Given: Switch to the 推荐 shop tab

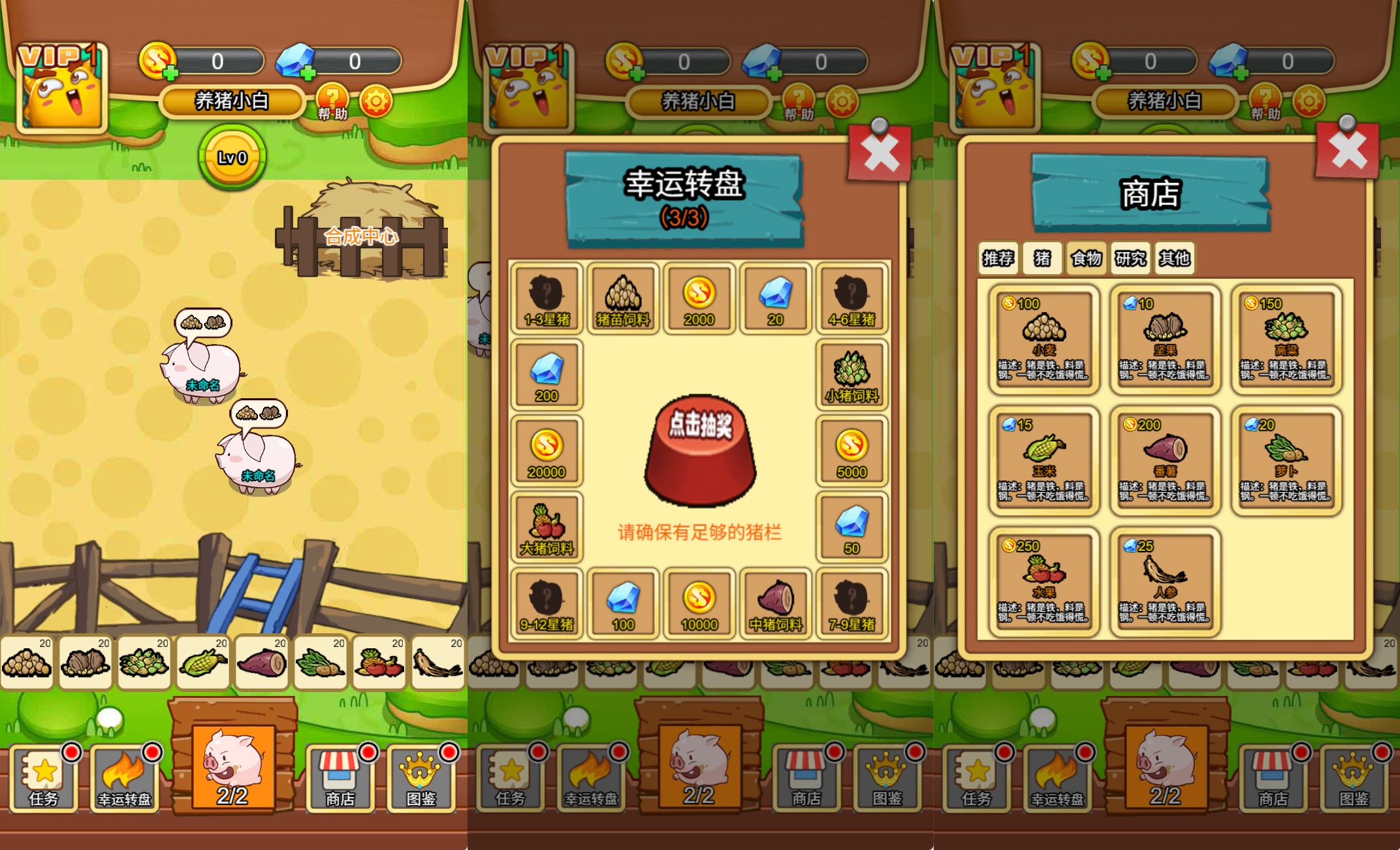Looking at the screenshot, I should [998, 259].
